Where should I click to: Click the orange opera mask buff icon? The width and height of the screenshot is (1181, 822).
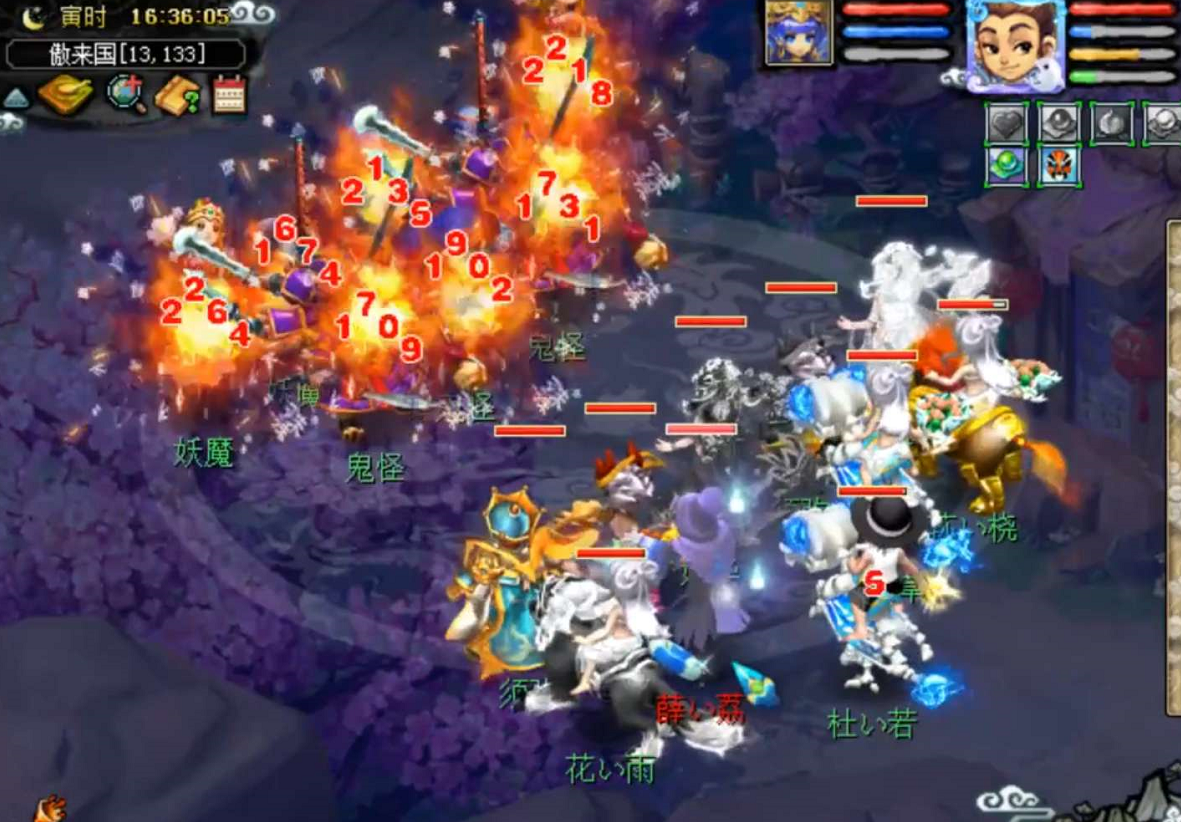point(1059,166)
